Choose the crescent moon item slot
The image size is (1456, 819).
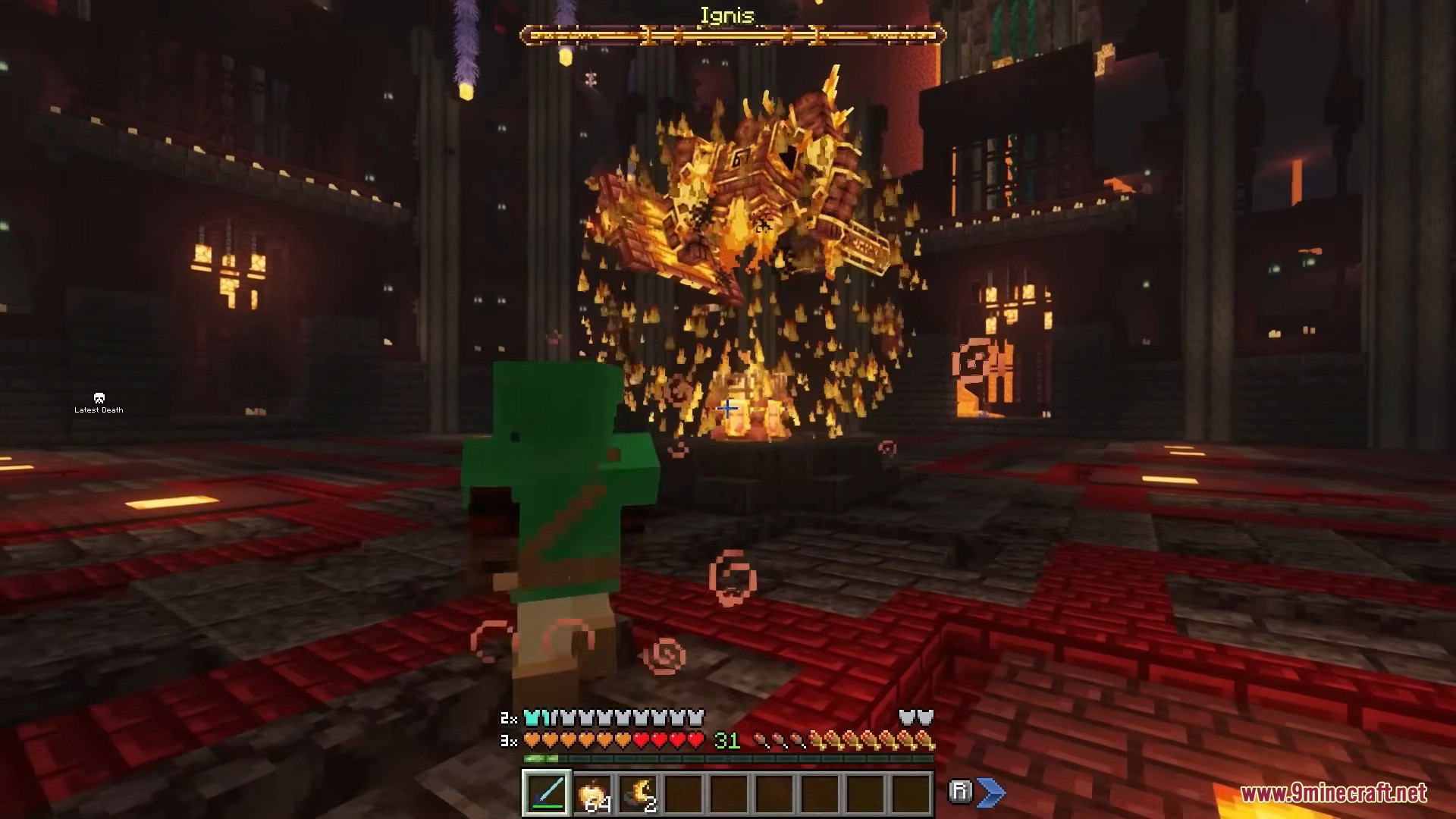coord(637,794)
